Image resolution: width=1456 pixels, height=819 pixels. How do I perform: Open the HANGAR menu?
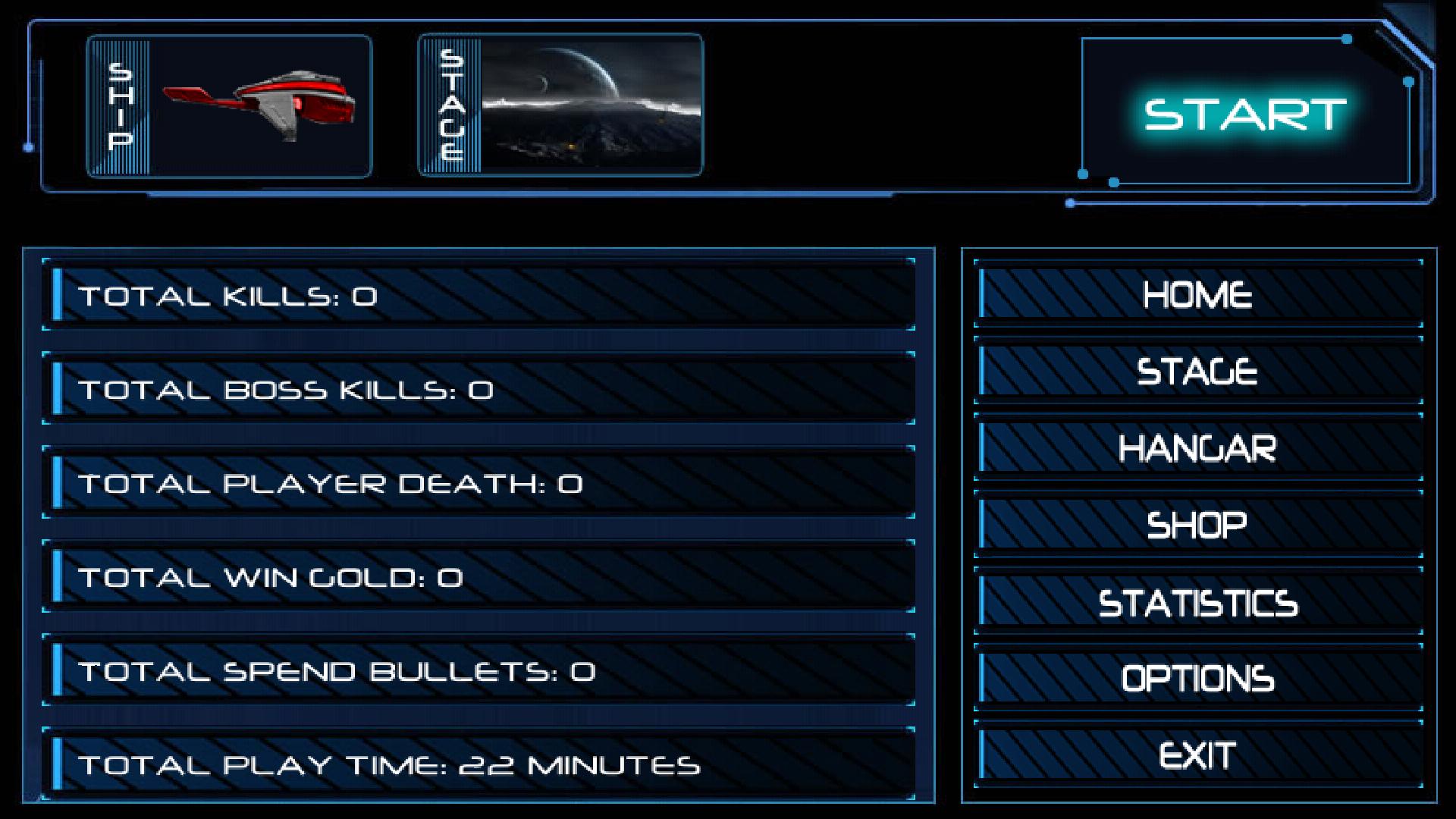click(1197, 448)
